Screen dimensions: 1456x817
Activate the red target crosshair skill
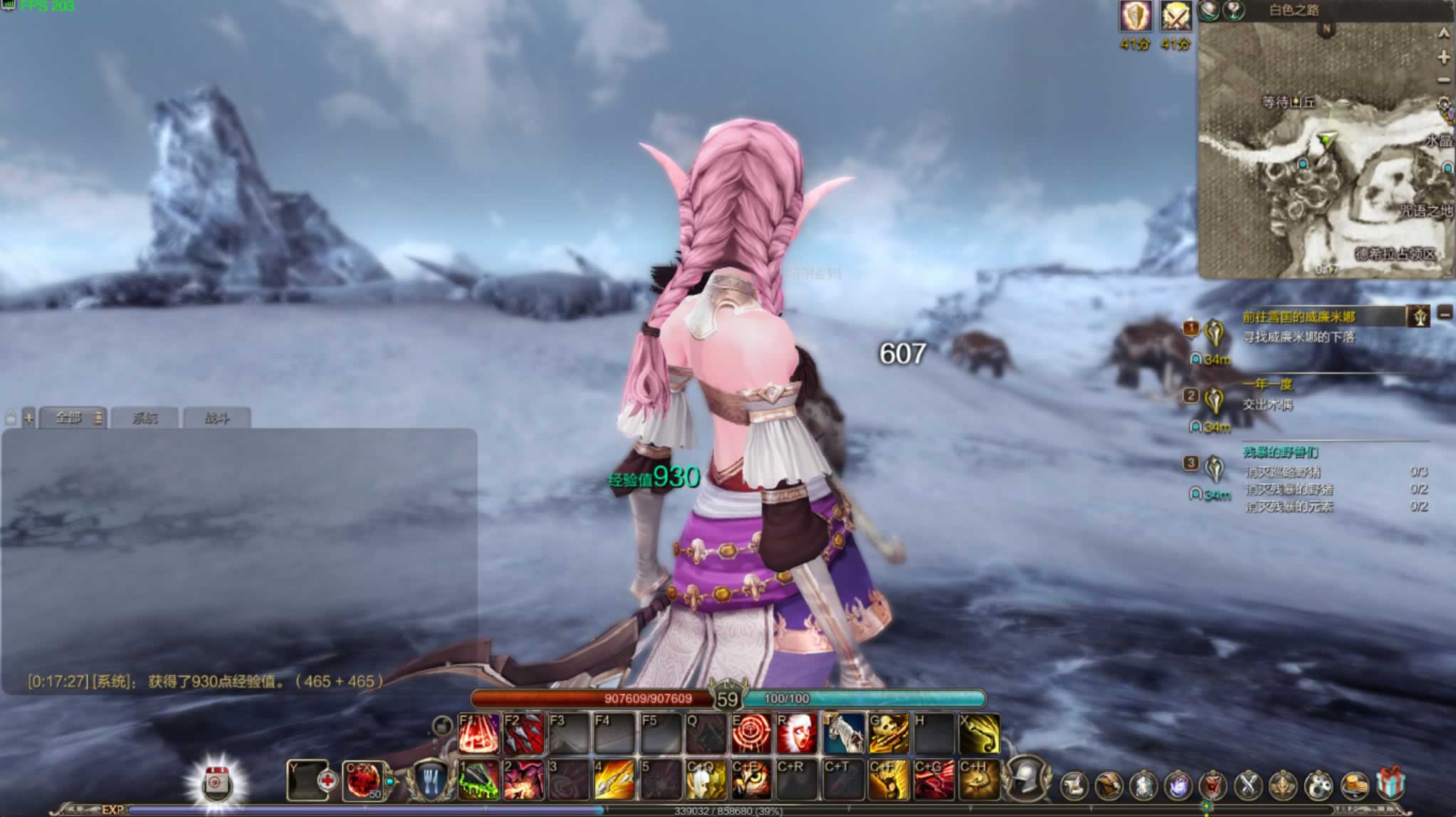click(751, 734)
